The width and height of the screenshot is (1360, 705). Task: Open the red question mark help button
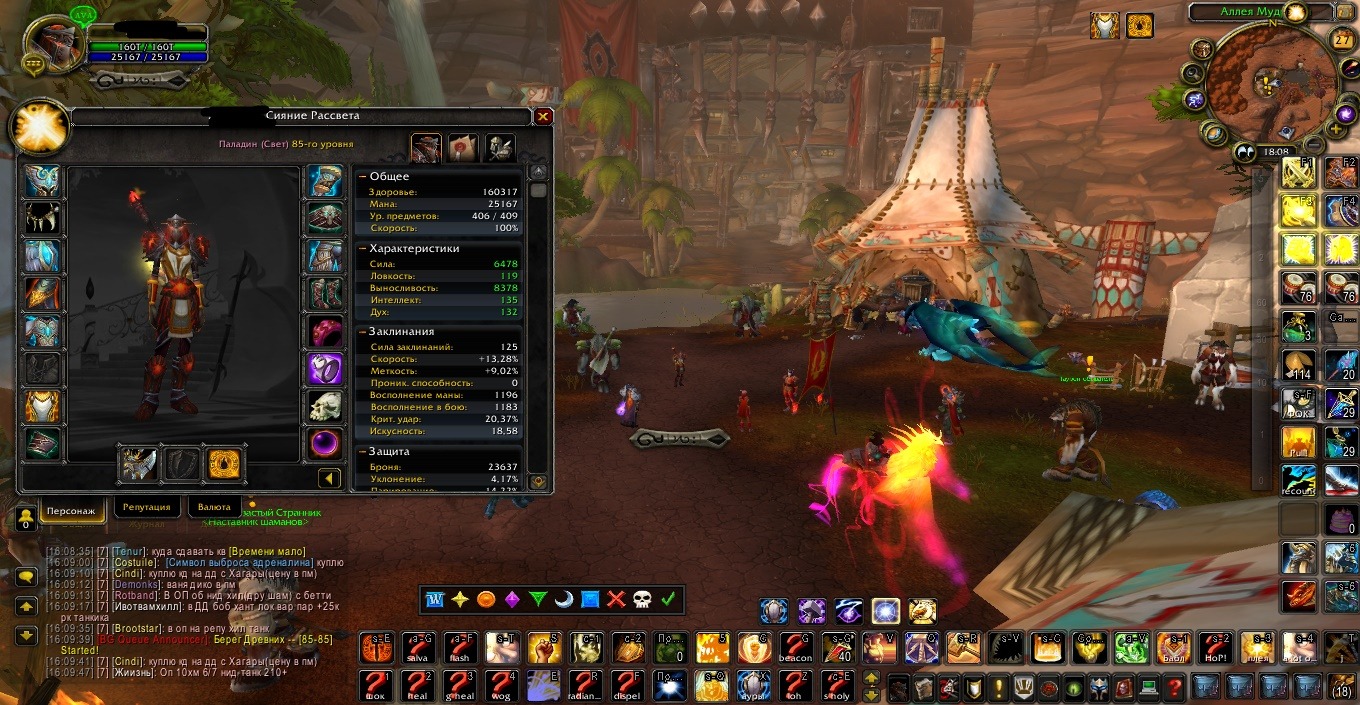1174,687
